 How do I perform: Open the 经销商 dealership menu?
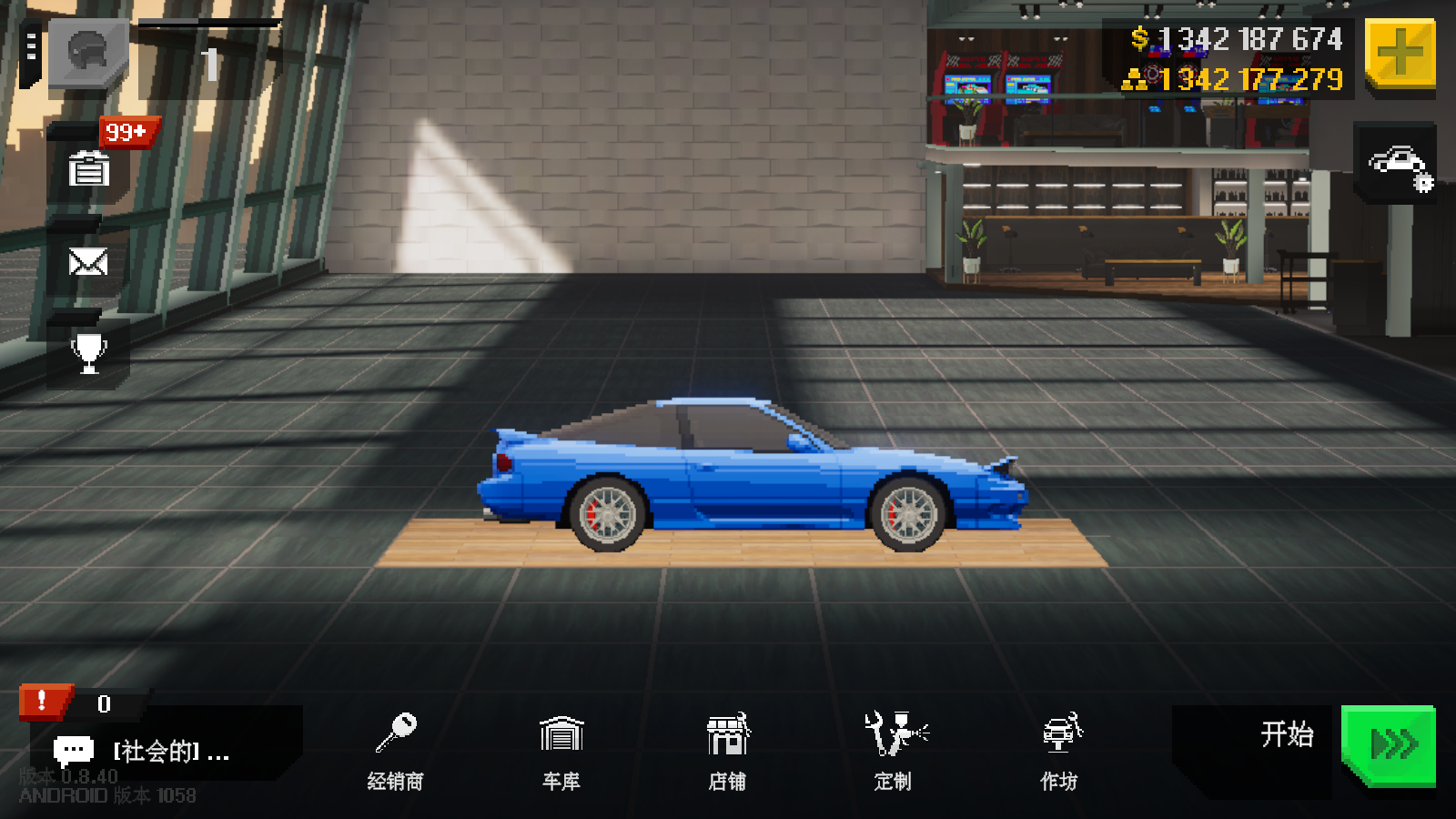pyautogui.click(x=396, y=752)
